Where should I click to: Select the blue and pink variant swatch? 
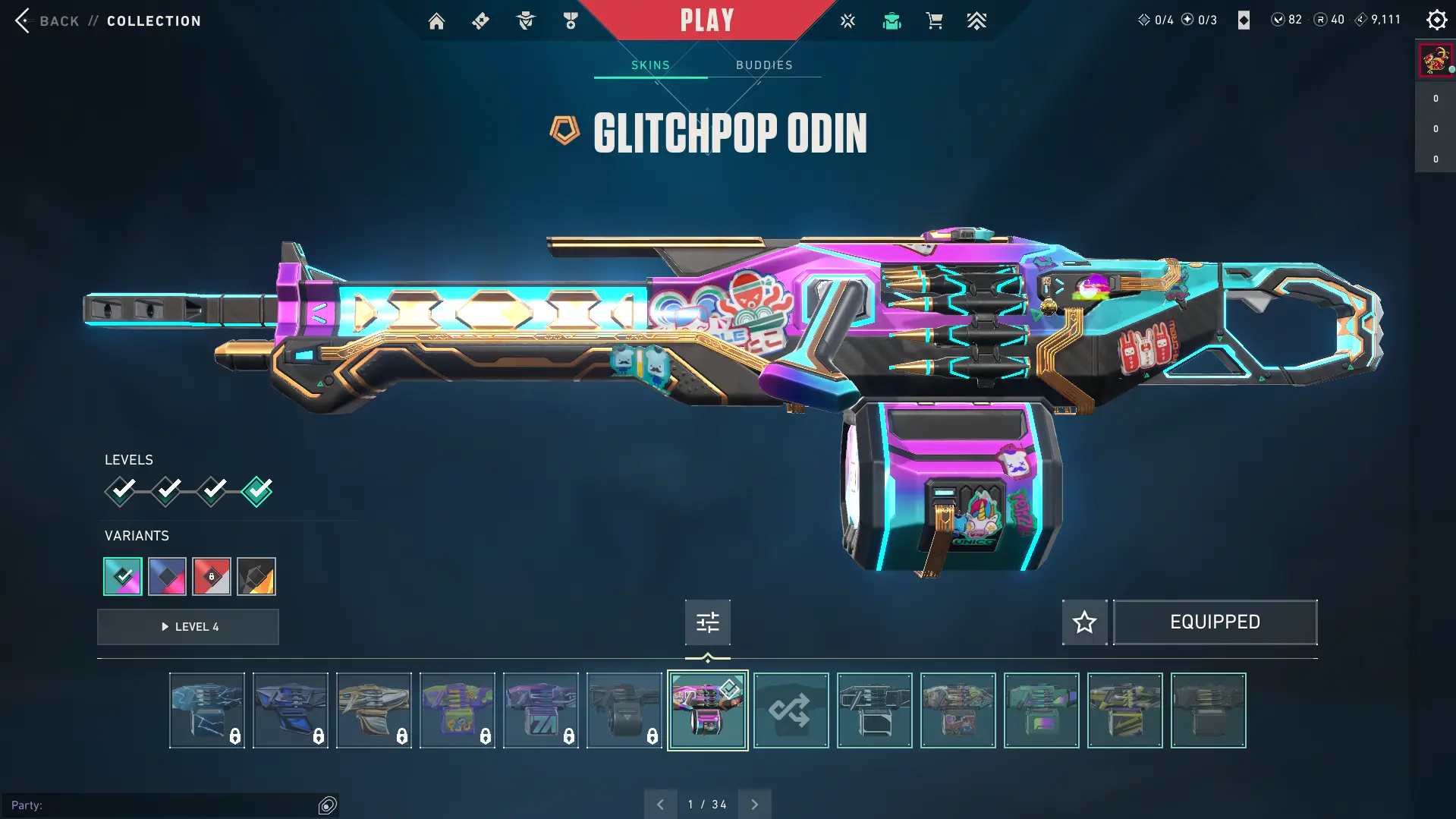[167, 577]
